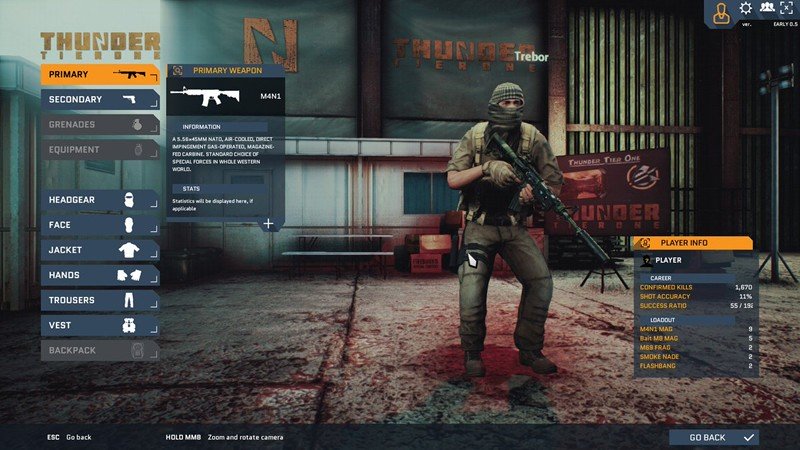Click the bracketed X icon
800x450 pixels.
[x=788, y=9]
